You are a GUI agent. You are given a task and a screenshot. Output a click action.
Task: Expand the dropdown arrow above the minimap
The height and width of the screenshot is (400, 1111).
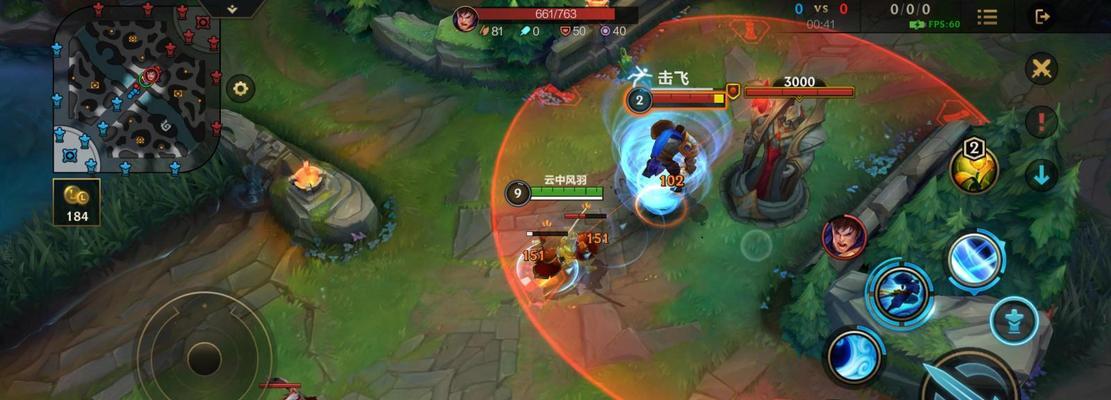coord(232,8)
